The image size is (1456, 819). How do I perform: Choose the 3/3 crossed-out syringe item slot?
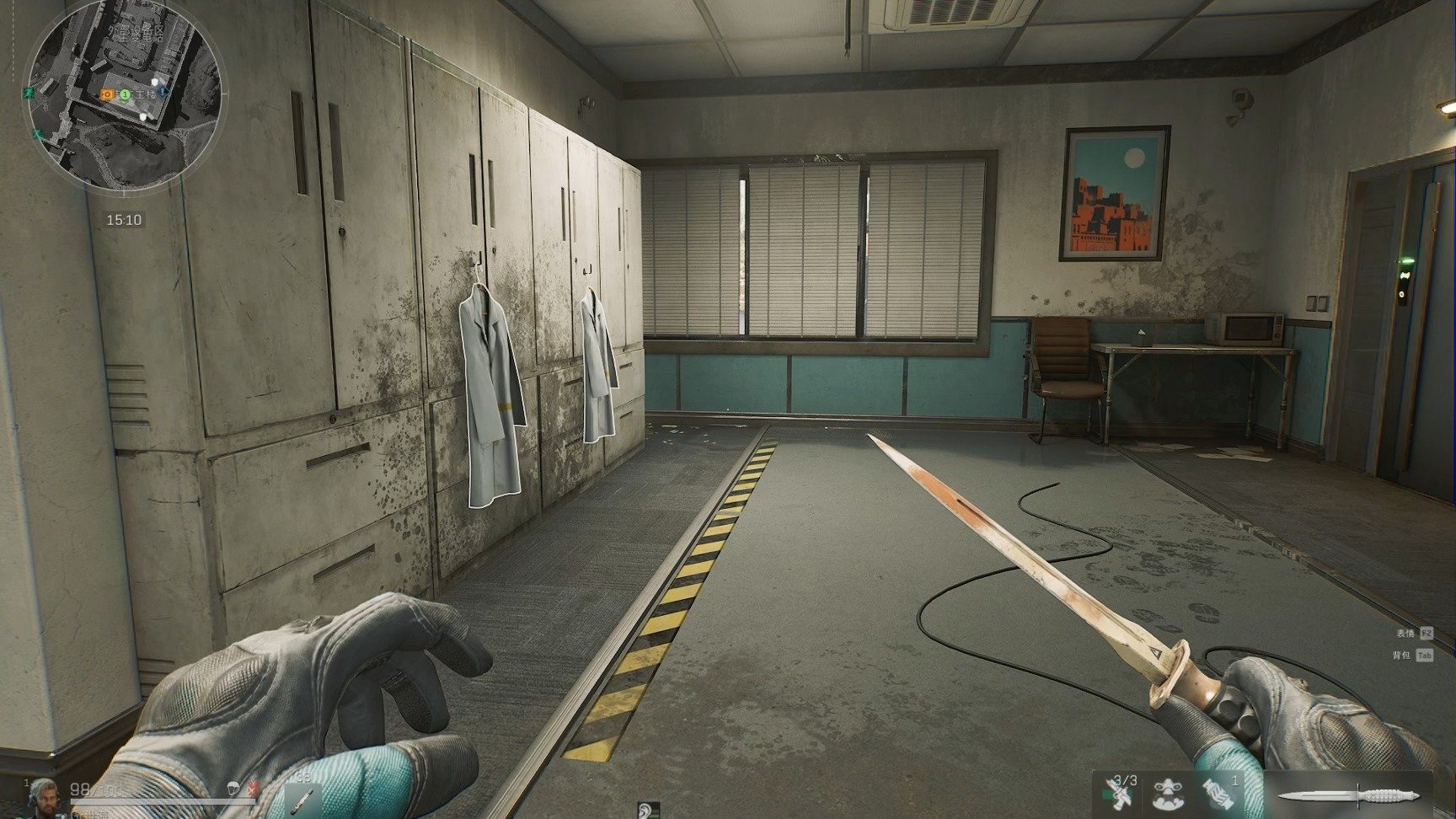[1120, 794]
